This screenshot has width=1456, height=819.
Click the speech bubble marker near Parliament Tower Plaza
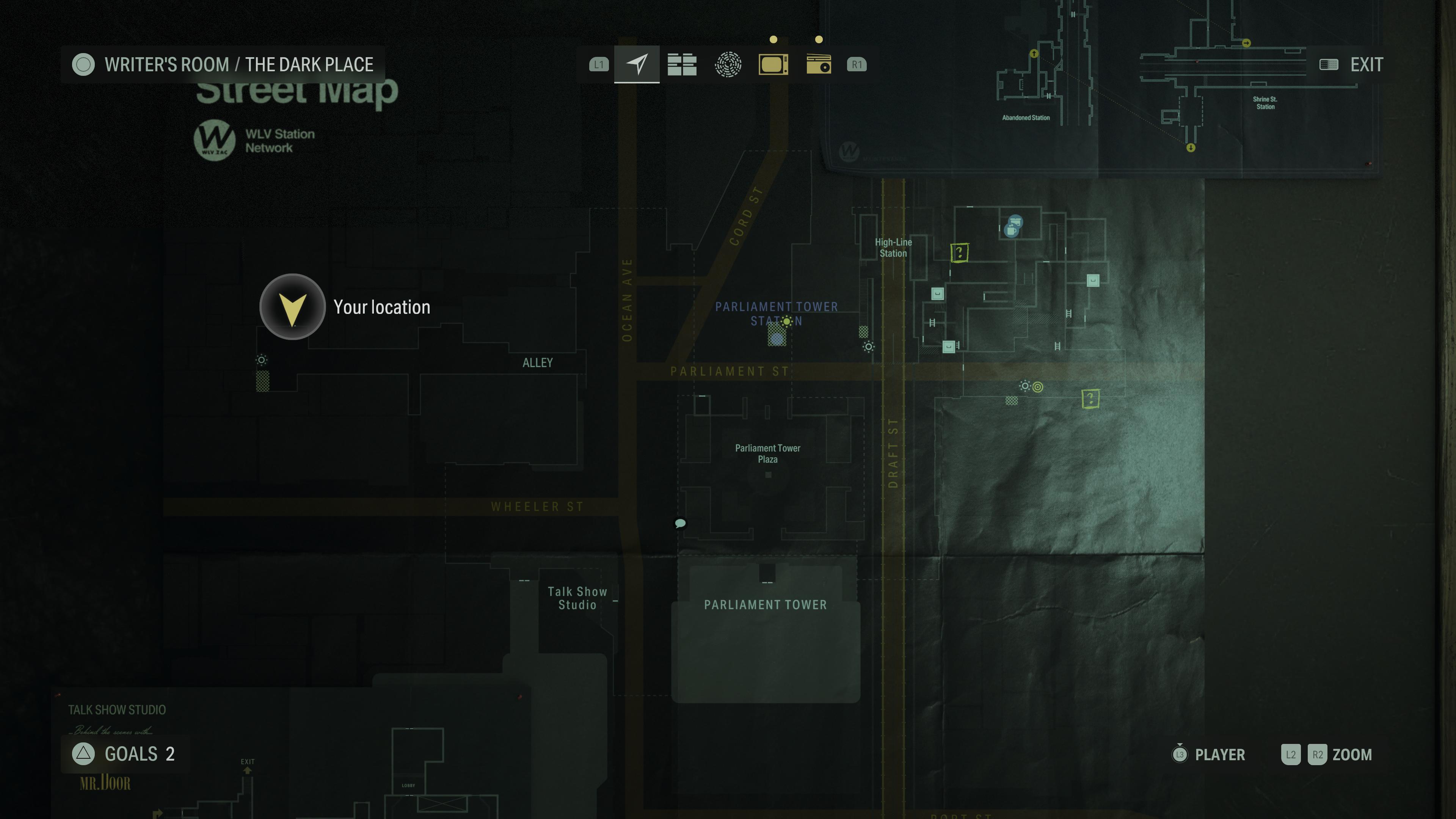point(681,523)
